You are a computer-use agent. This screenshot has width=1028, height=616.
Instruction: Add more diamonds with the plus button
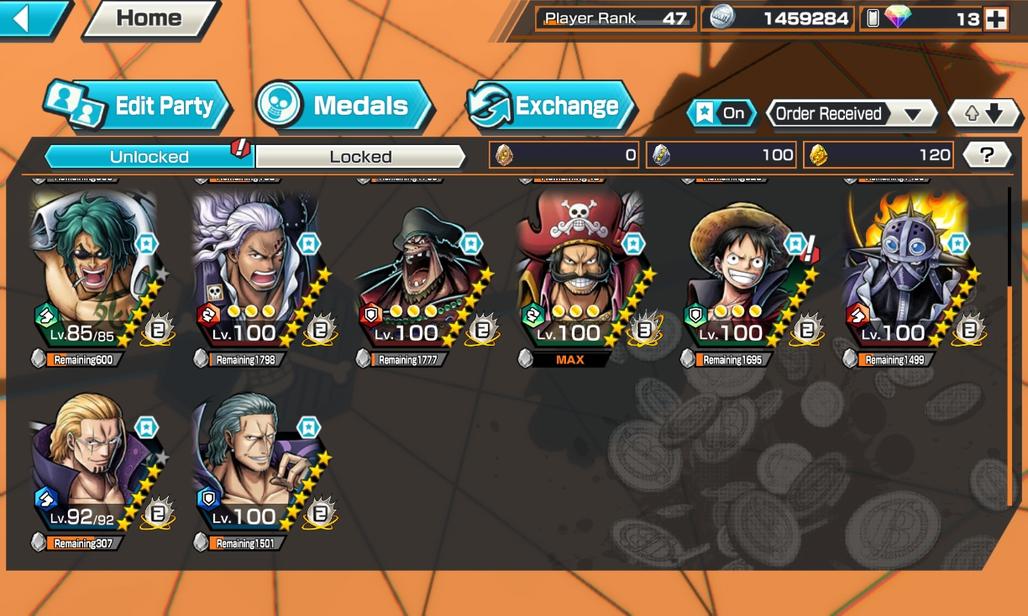(x=995, y=18)
